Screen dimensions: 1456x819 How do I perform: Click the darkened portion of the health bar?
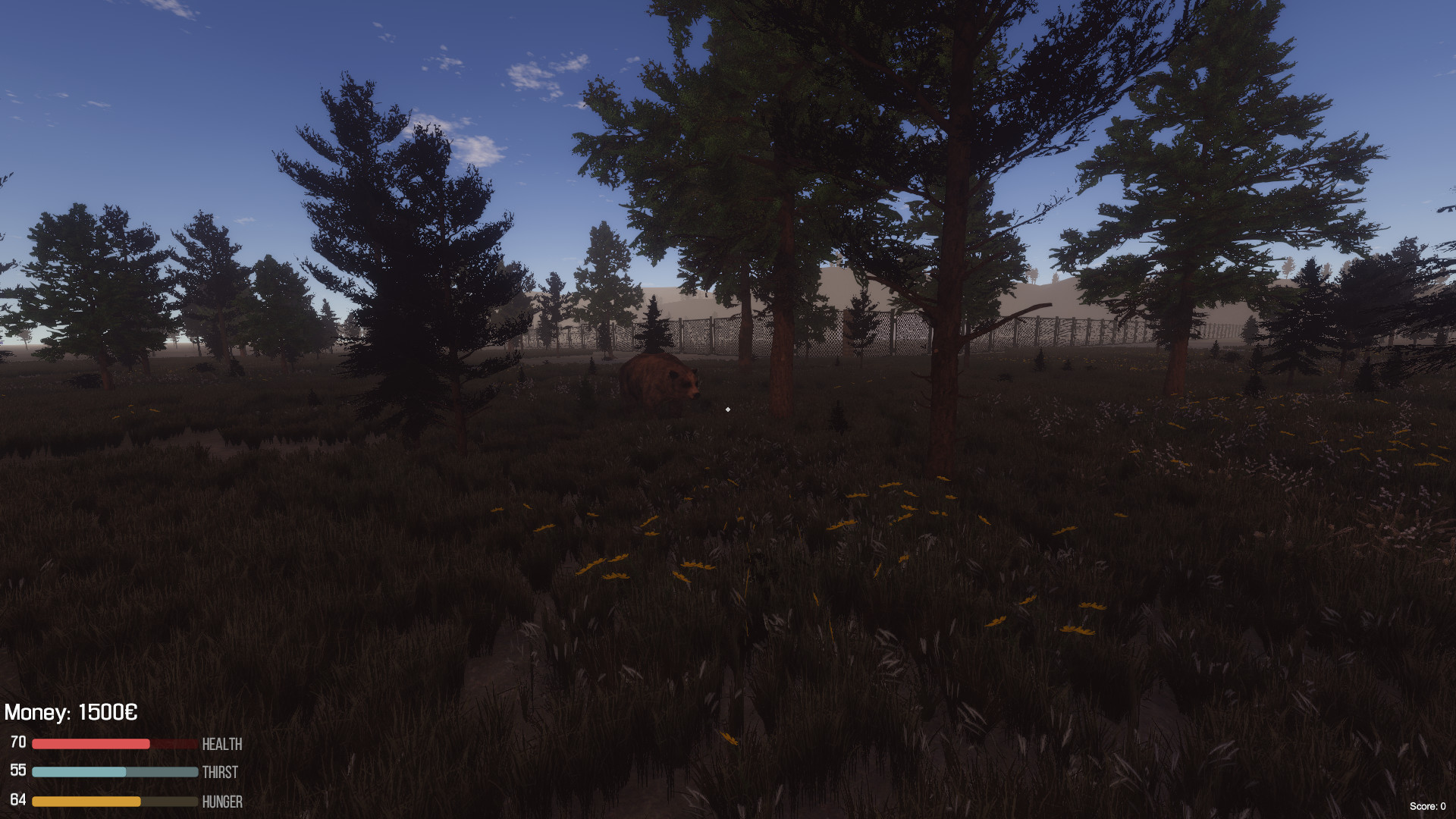(x=173, y=744)
